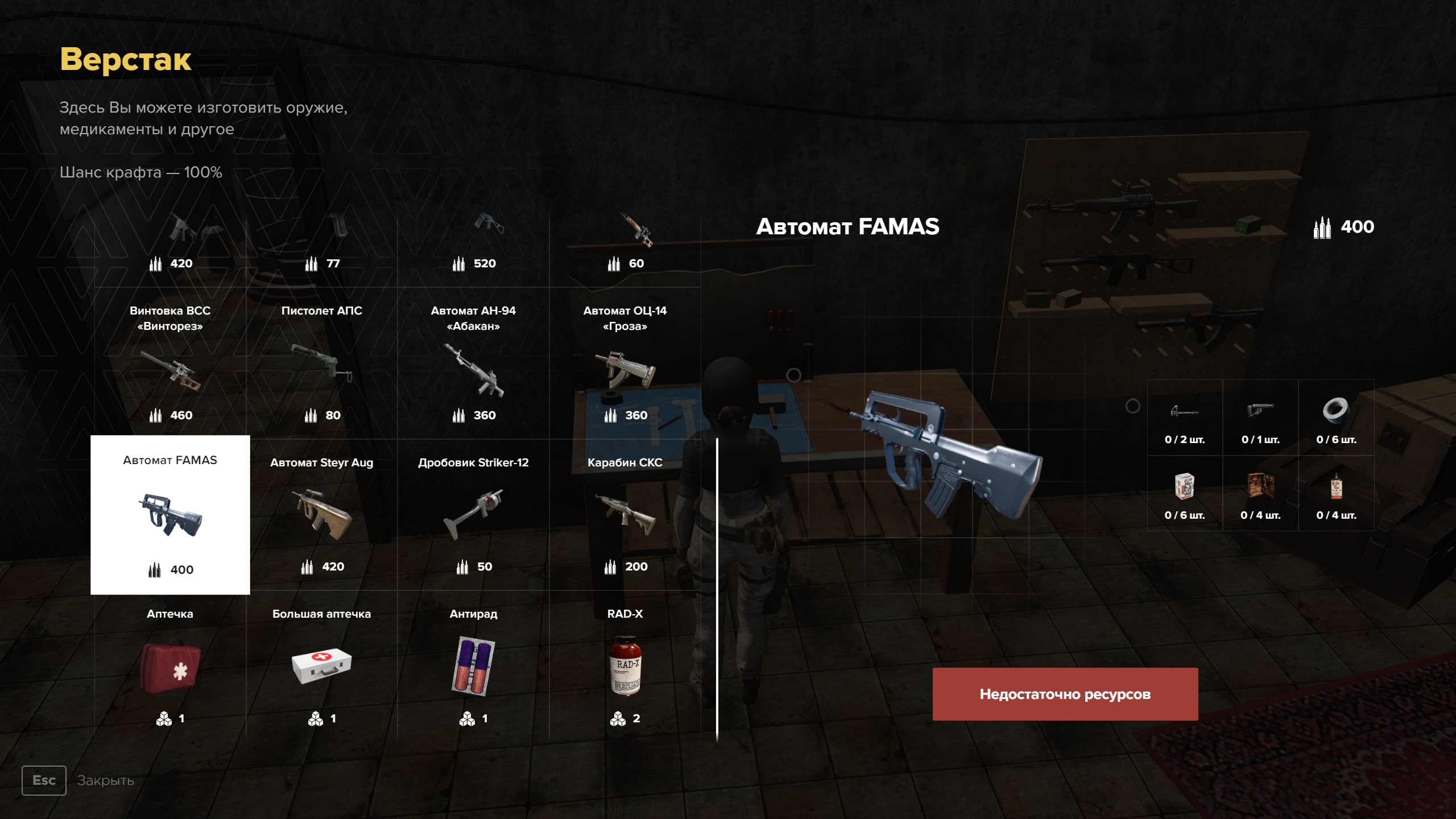Screen dimensions: 1456x819
Task: Click the duct tape roll ingredient slot
Action: coord(1336,418)
